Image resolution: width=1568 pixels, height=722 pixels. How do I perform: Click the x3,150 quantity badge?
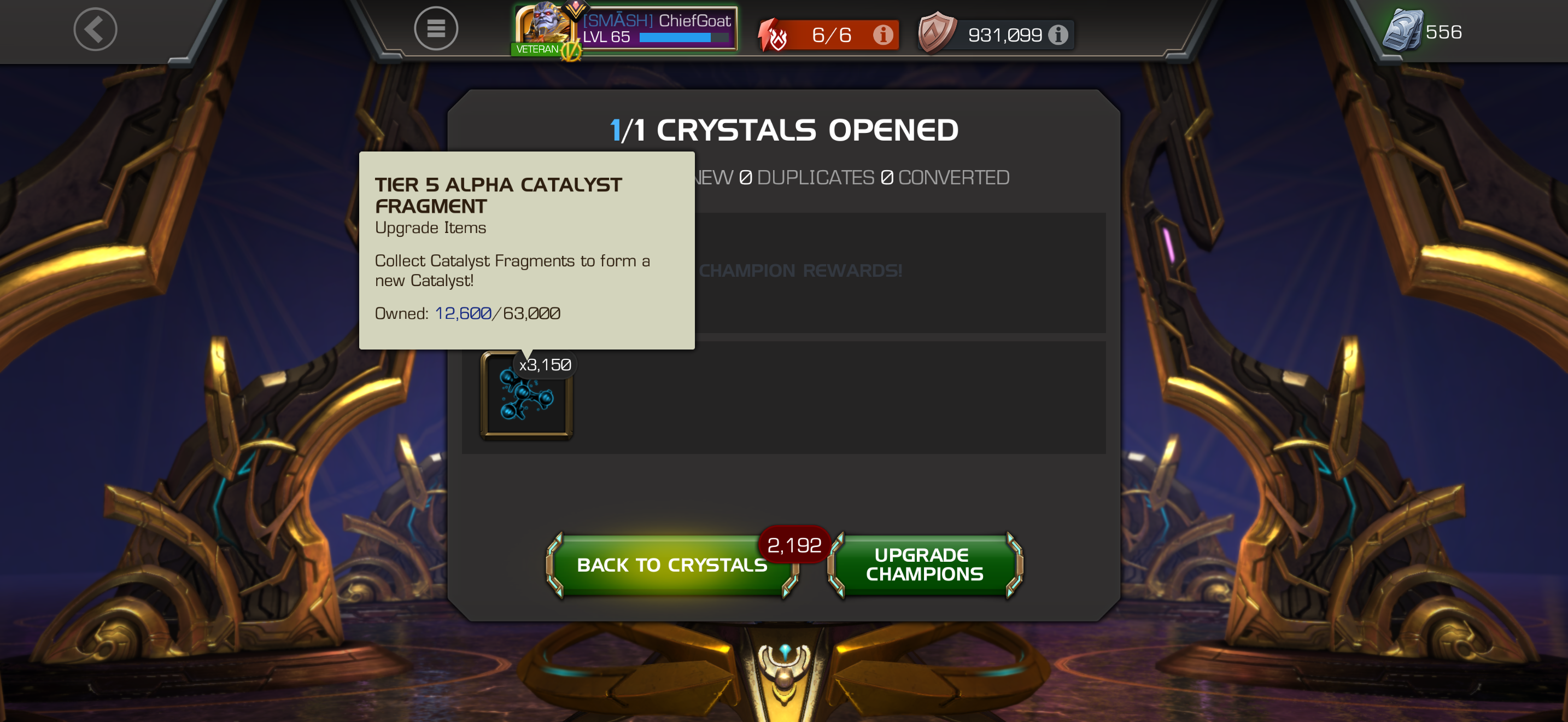point(545,365)
